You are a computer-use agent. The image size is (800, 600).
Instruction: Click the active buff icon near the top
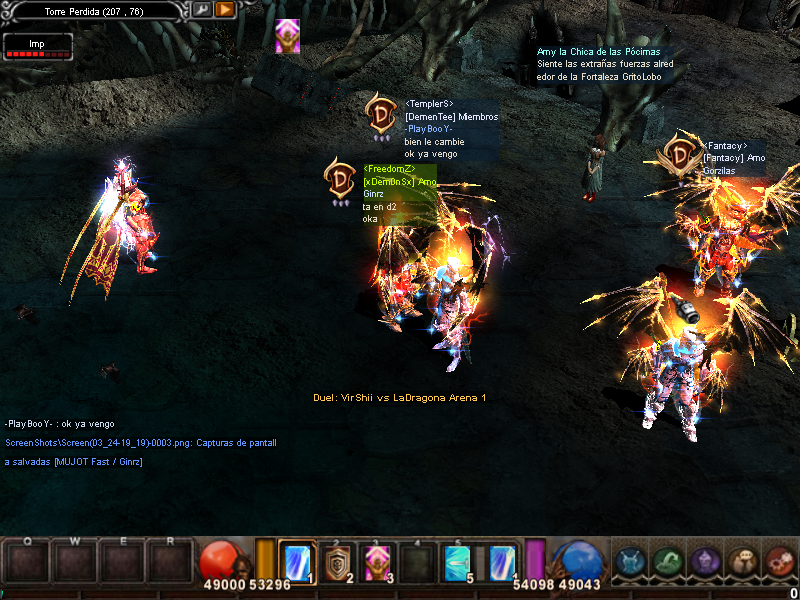(287, 36)
